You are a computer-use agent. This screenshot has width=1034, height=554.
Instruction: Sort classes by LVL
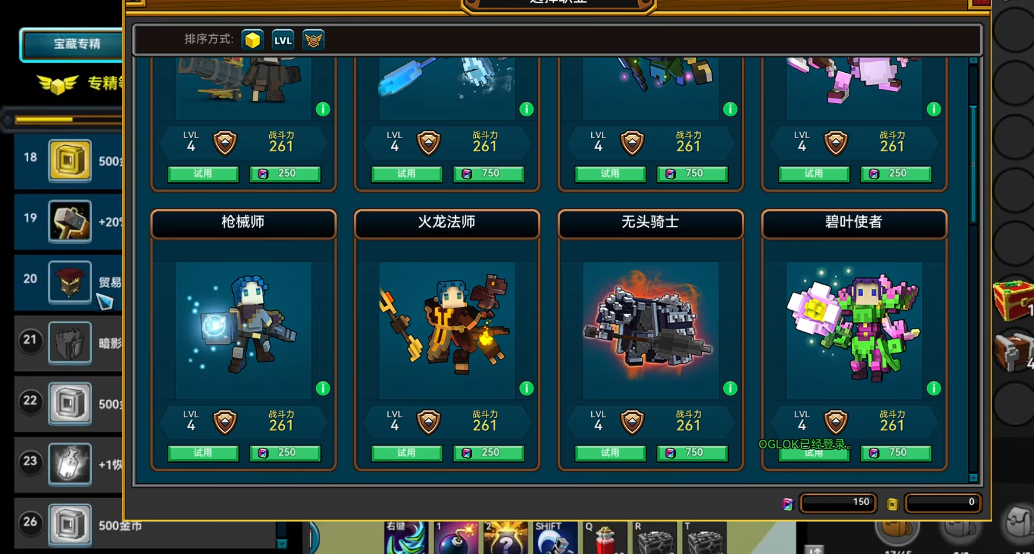(283, 40)
